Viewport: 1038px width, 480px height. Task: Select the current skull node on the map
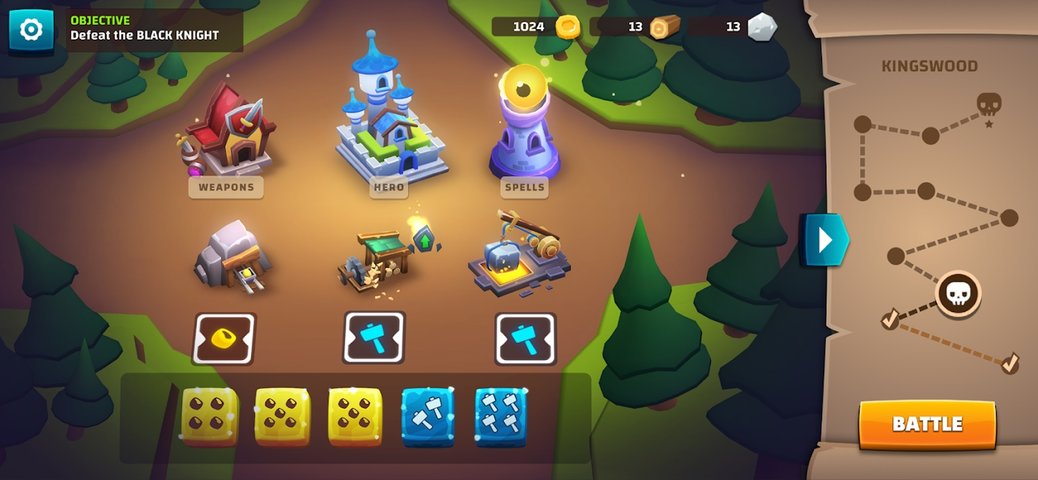tap(958, 294)
